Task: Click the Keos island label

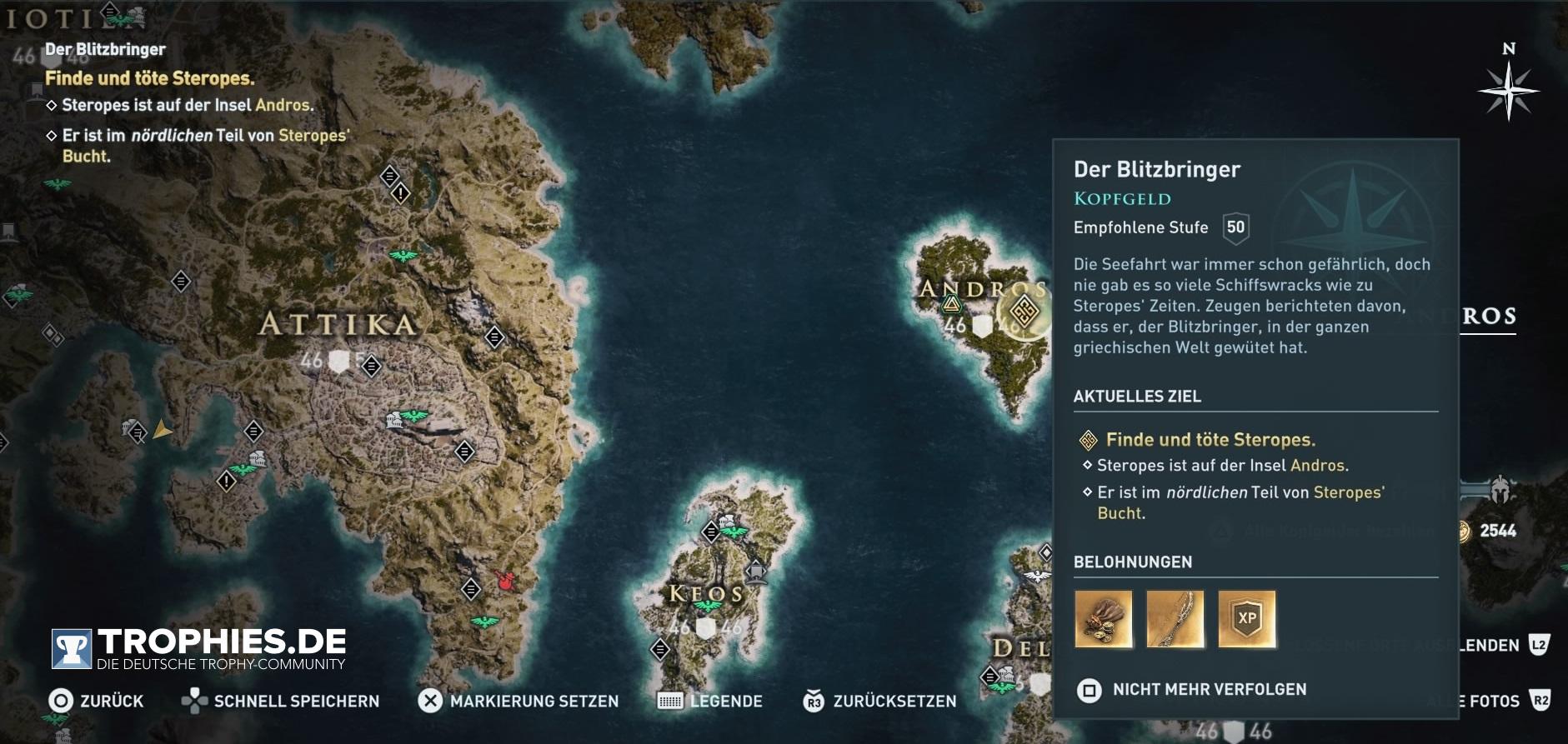Action: pos(705,594)
